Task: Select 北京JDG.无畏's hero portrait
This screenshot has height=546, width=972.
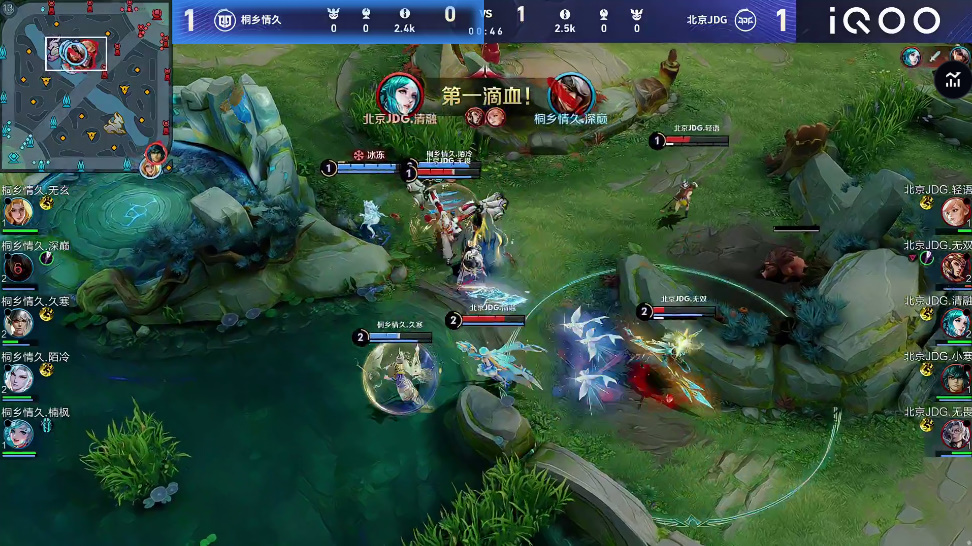Action: pyautogui.click(x=955, y=434)
